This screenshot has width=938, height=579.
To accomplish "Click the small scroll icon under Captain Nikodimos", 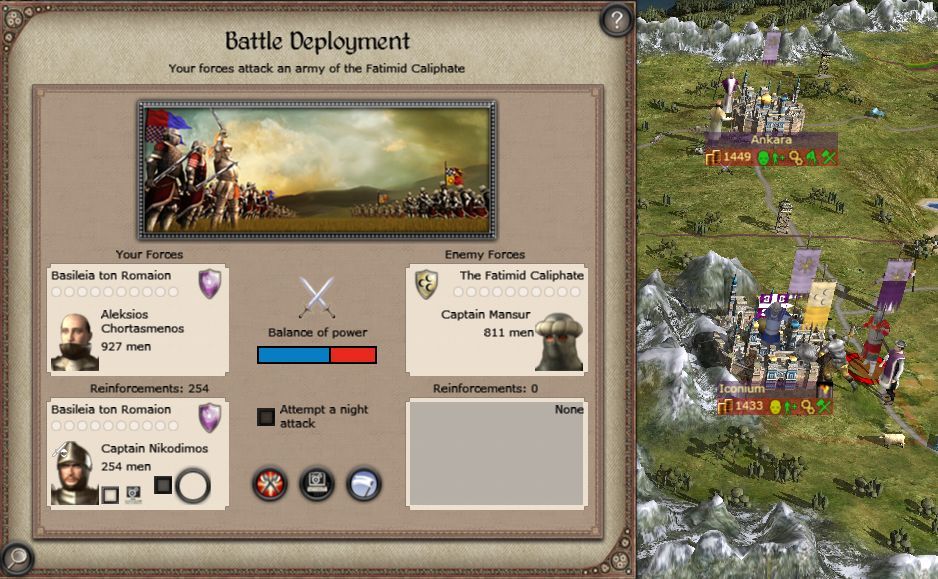I will [x=133, y=493].
